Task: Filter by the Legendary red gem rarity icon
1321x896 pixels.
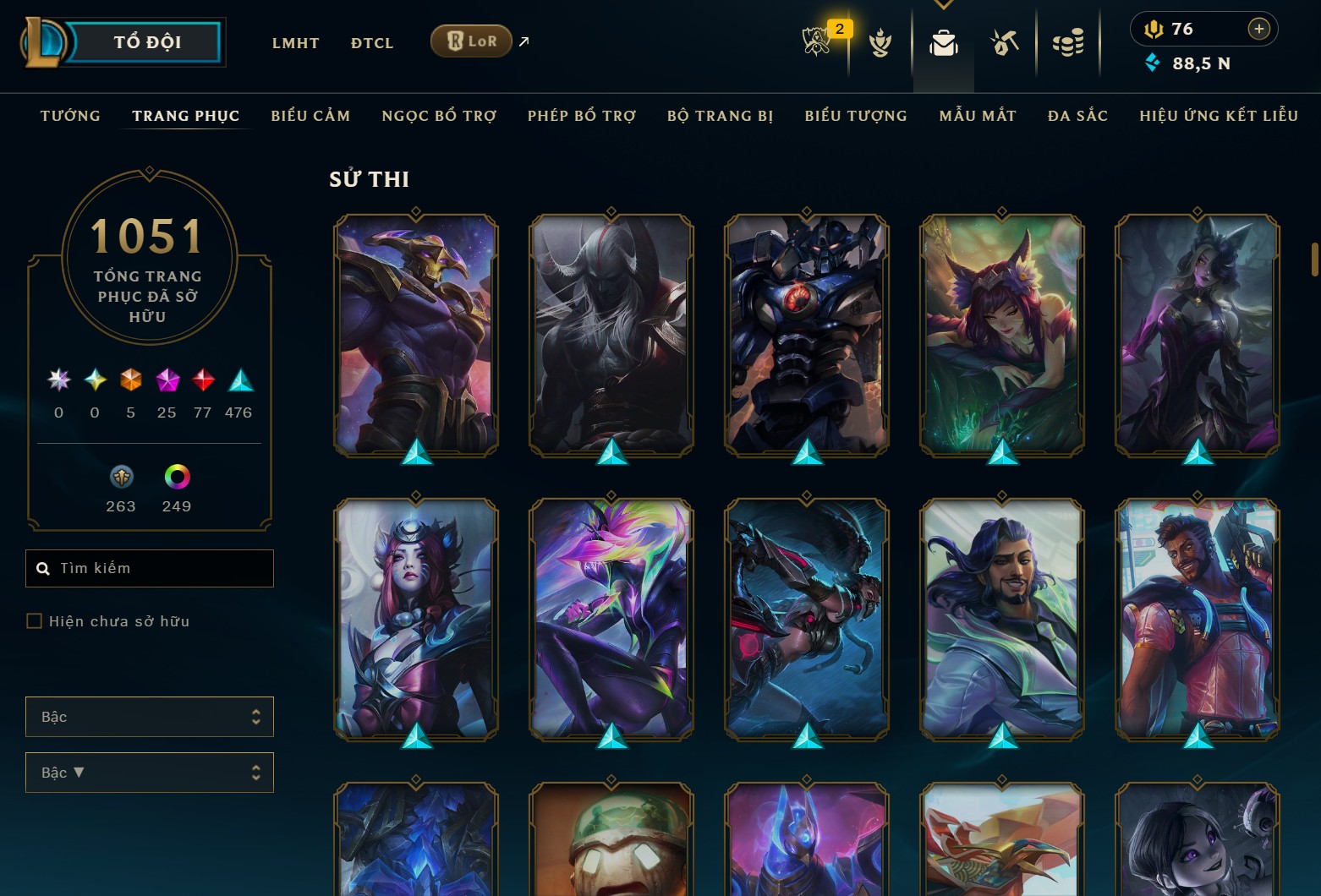Action: [x=202, y=380]
